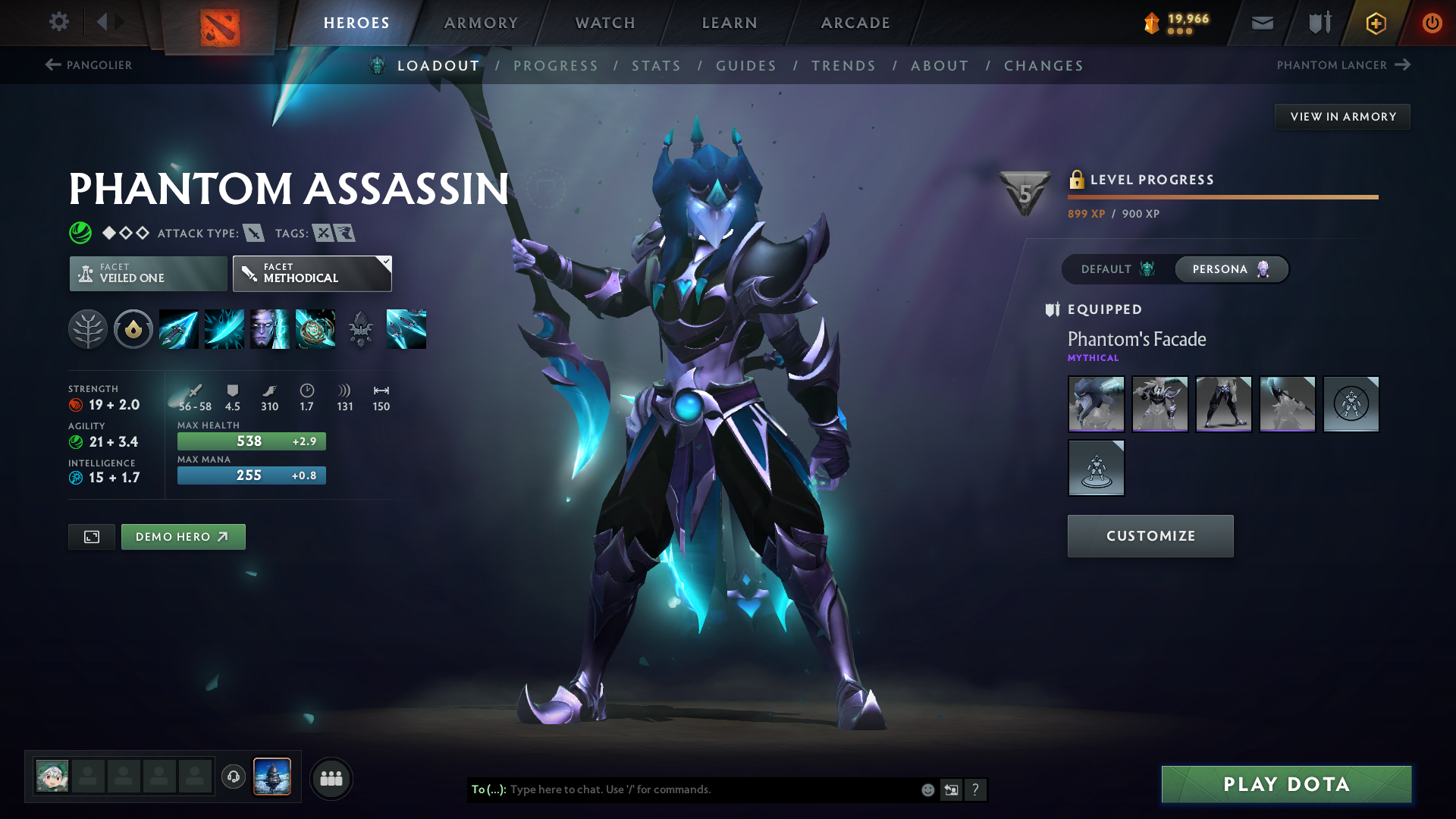Switch to the Stats tab
Screen dimensions: 1456x819
tap(657, 65)
